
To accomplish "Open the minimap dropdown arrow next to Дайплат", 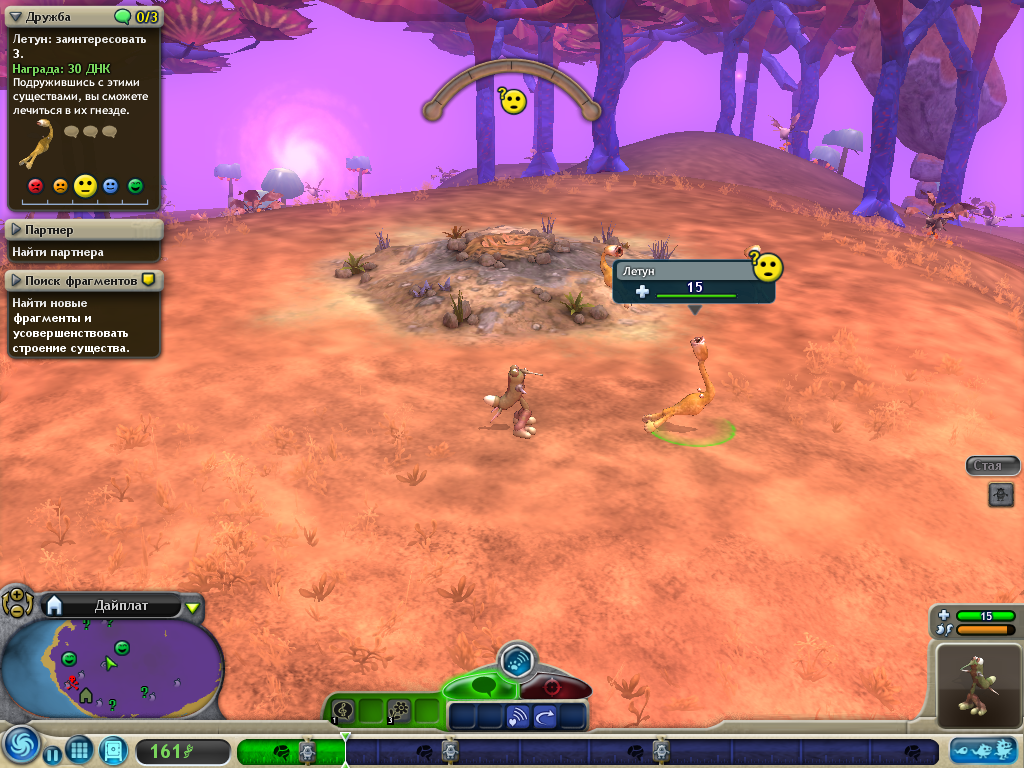I will point(193,606).
